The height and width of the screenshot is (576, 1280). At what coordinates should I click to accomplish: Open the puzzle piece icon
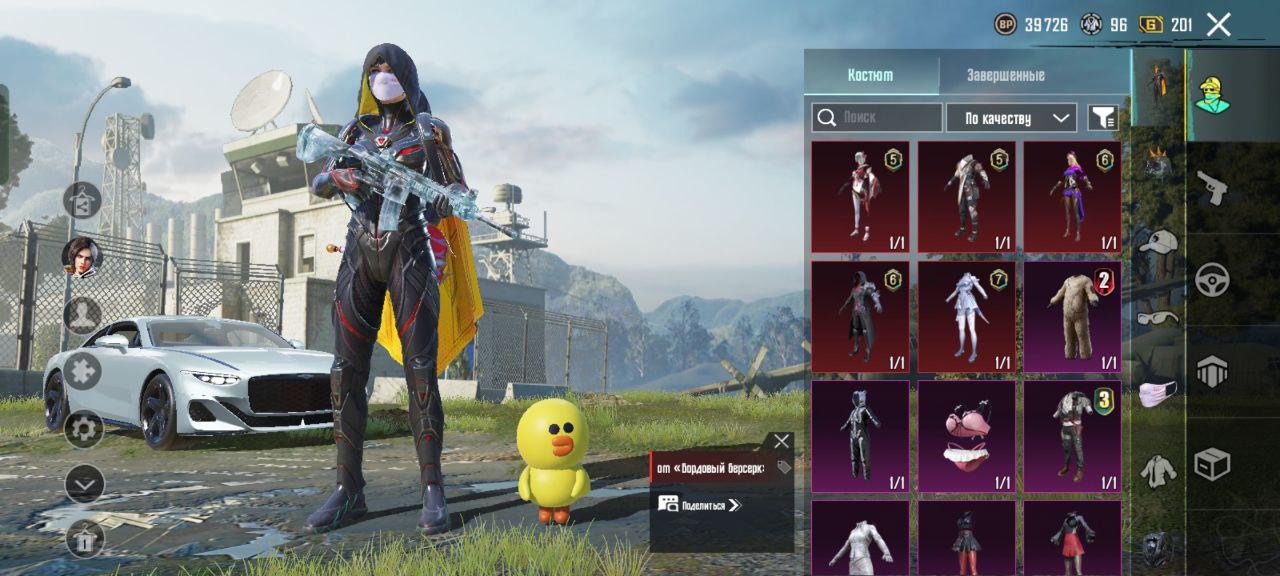coord(84,371)
